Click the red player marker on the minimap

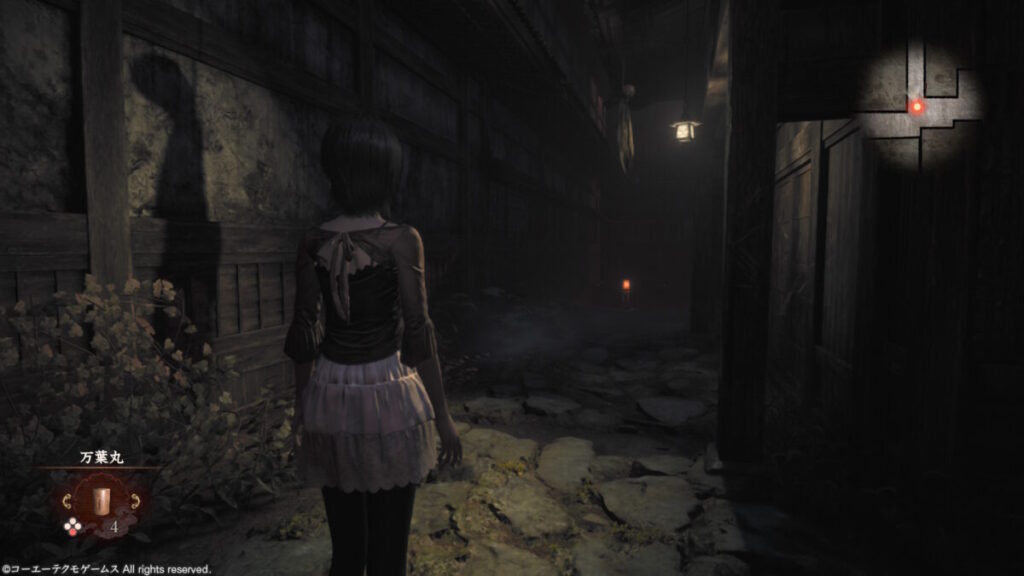tap(916, 105)
